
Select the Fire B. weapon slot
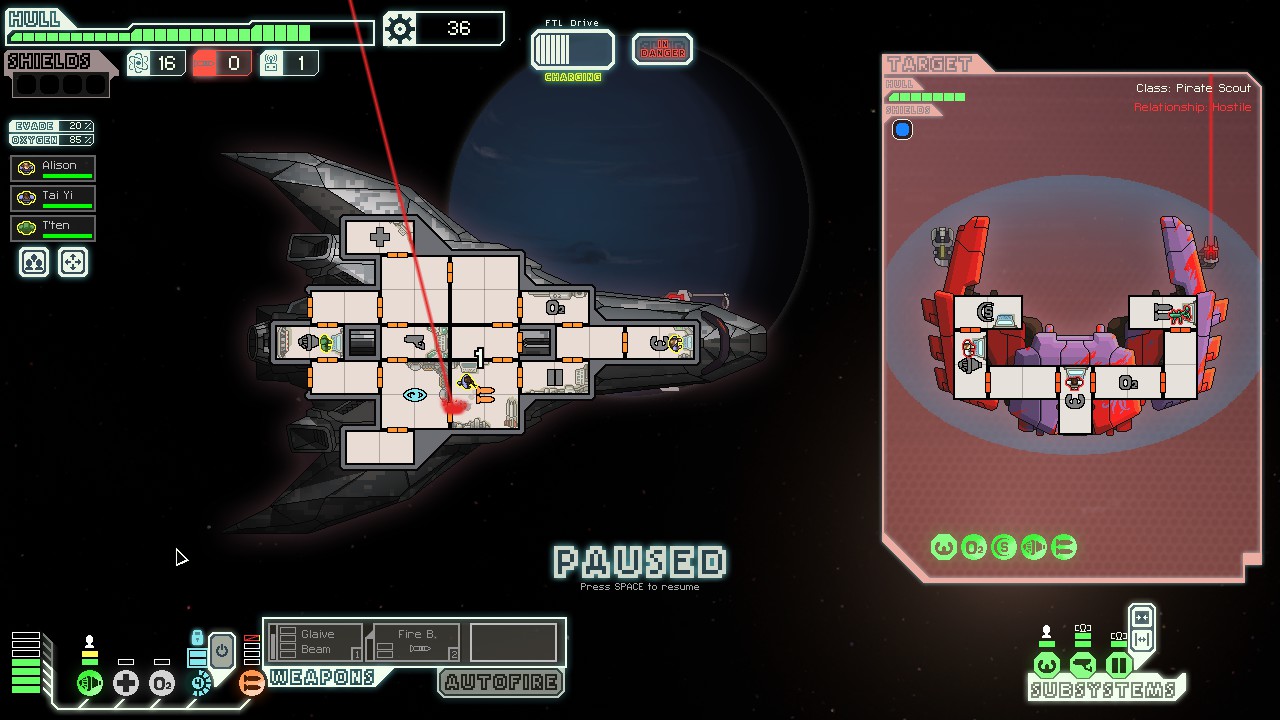416,641
